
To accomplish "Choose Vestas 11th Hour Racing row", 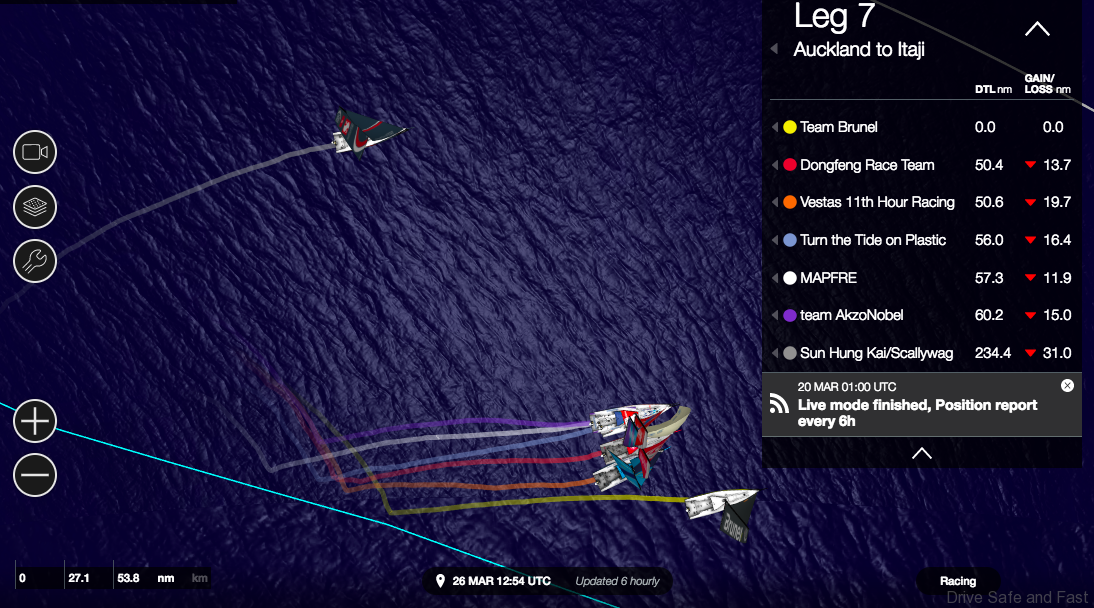I will pos(876,202).
